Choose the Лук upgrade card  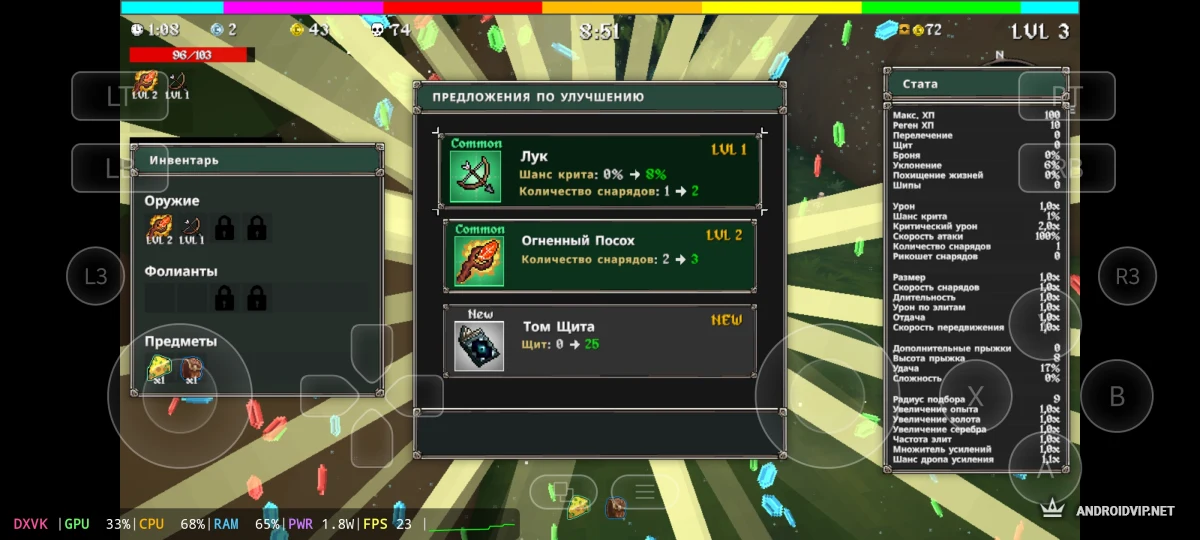point(600,171)
